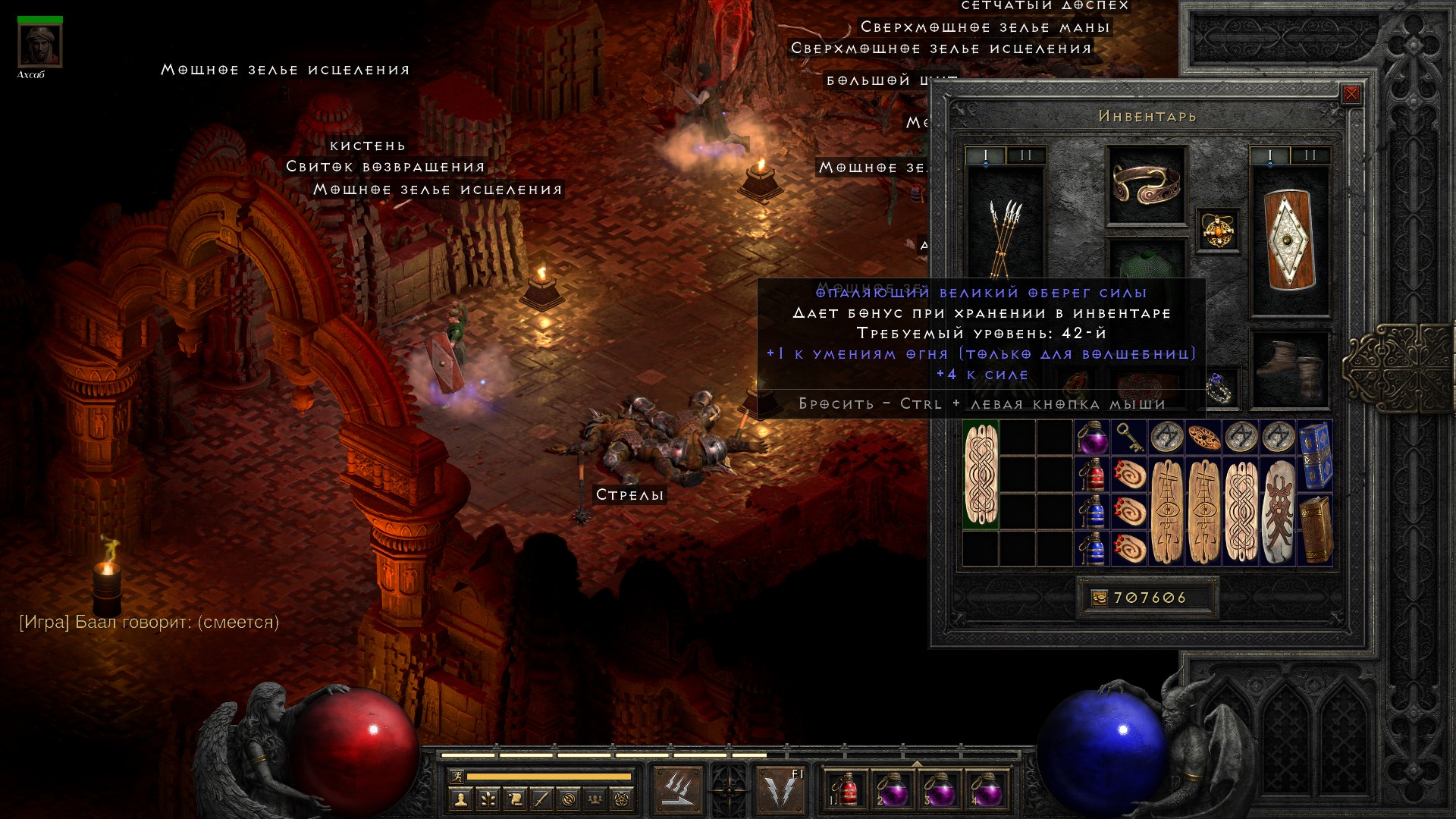Open the skill tree from mini menu
1456x819 pixels.
[x=488, y=799]
